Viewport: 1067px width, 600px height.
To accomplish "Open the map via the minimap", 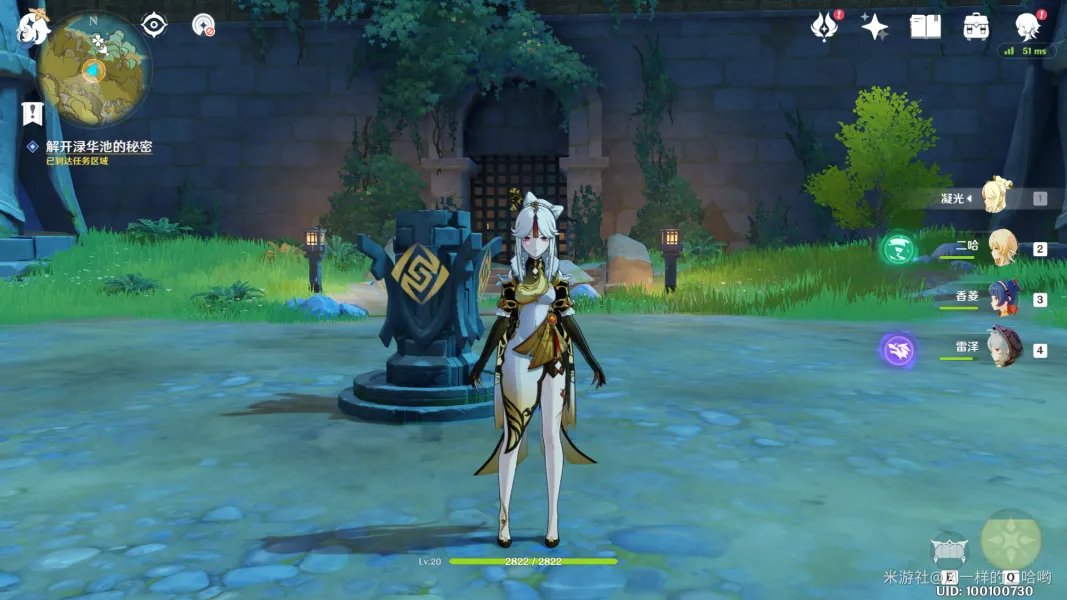I will [93, 68].
